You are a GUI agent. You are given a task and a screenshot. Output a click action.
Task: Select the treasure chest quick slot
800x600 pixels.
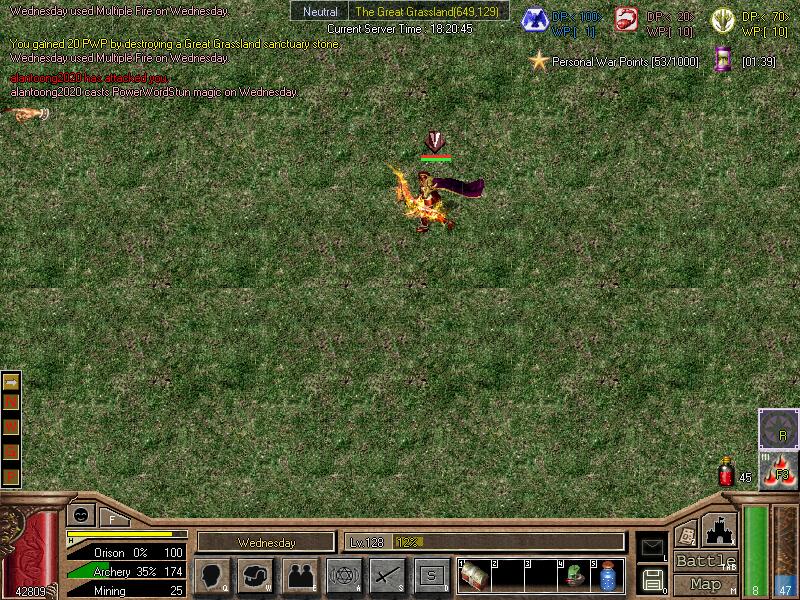pos(474,576)
